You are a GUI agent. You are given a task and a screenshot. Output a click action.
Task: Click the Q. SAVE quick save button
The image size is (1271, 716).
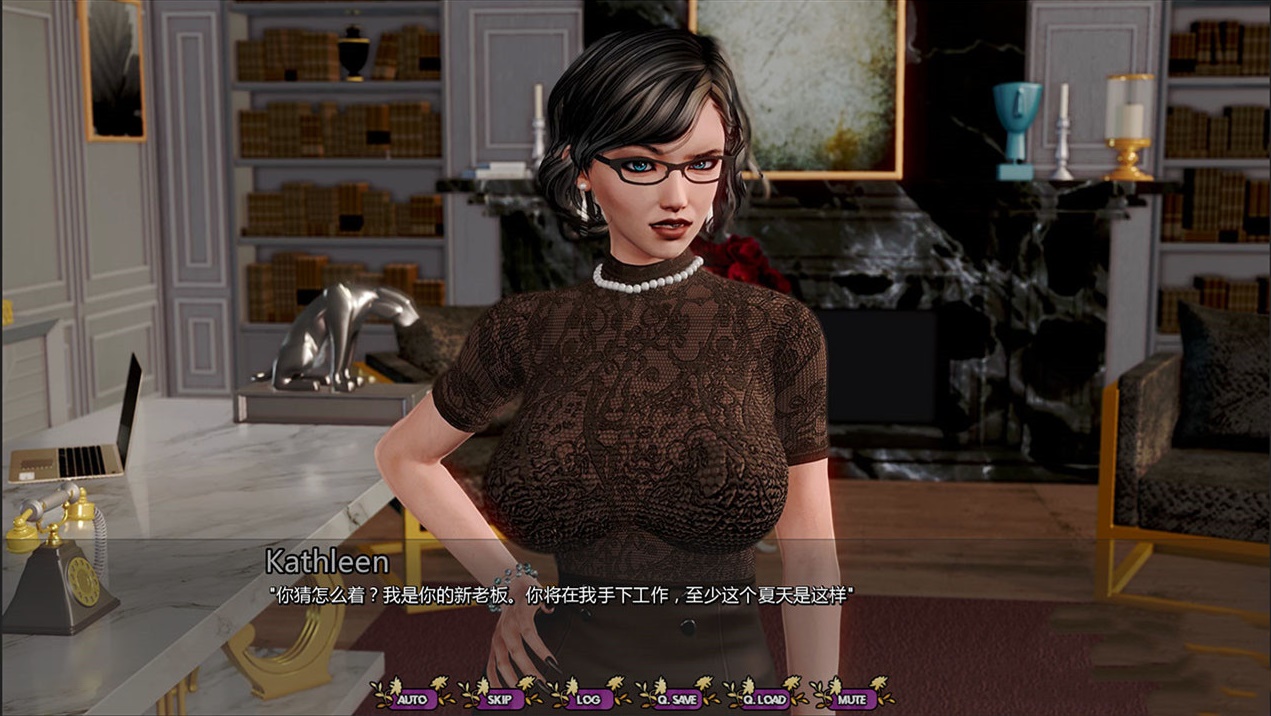coord(677,699)
